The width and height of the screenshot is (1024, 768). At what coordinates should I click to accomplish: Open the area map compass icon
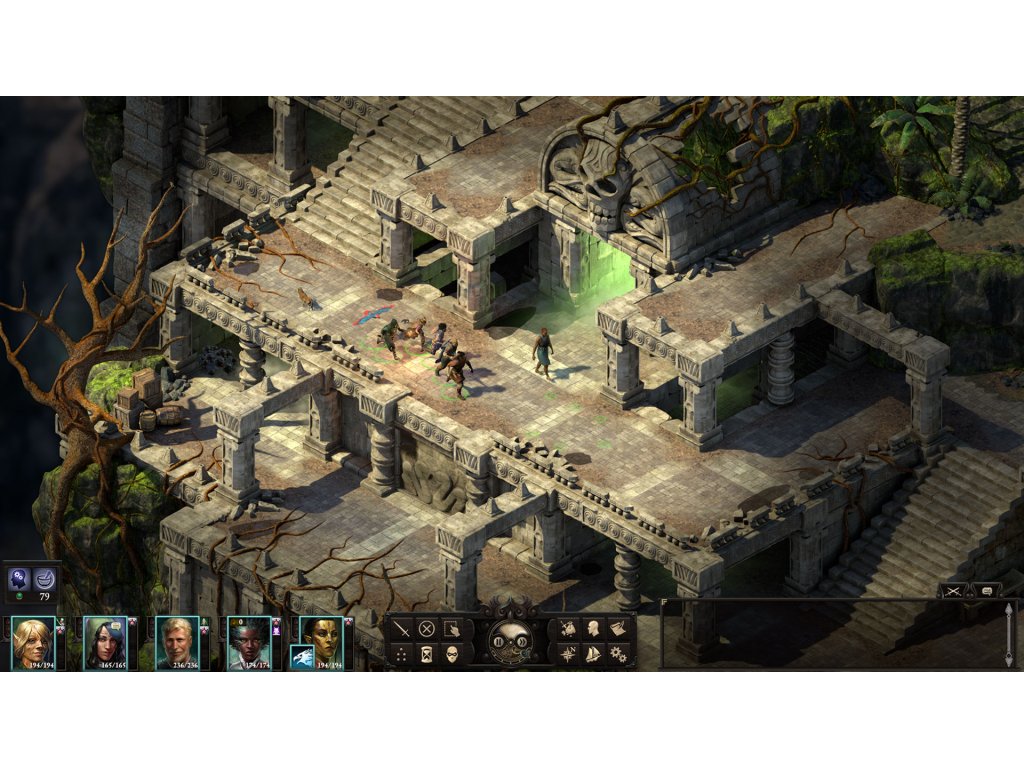(568, 654)
